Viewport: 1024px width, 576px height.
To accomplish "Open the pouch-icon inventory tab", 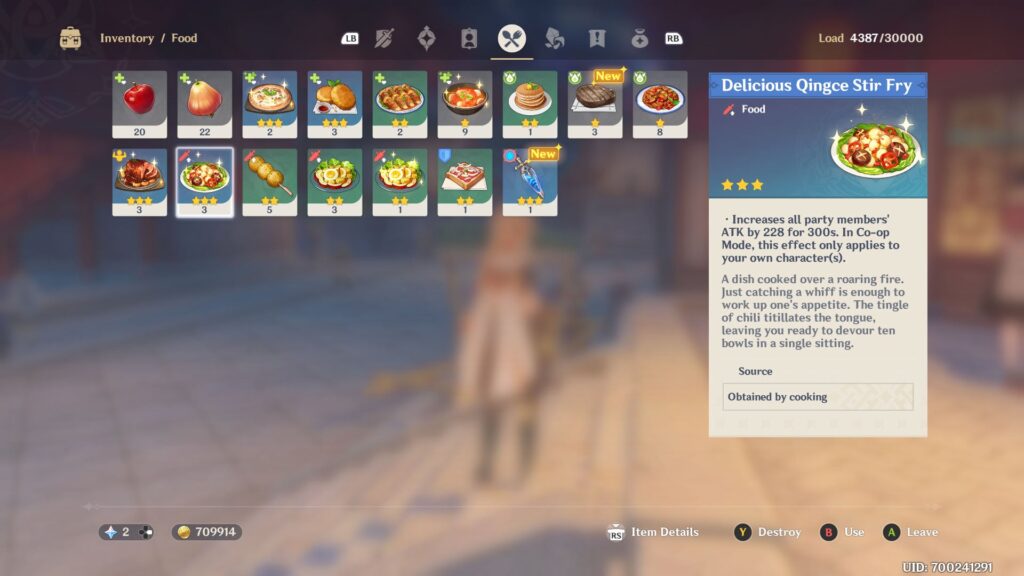I will (x=639, y=39).
